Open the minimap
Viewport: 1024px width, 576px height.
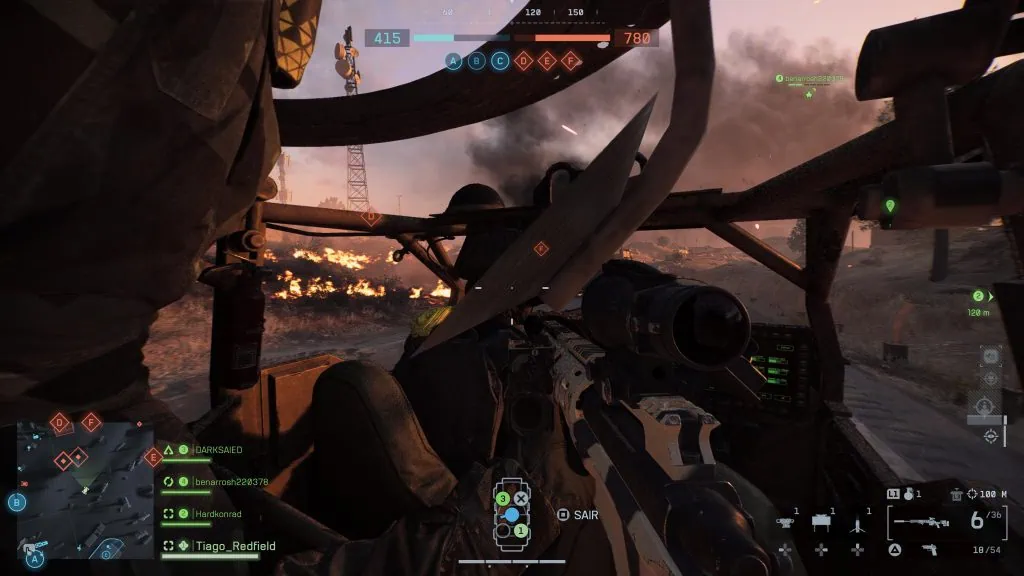pyautogui.click(x=85, y=489)
